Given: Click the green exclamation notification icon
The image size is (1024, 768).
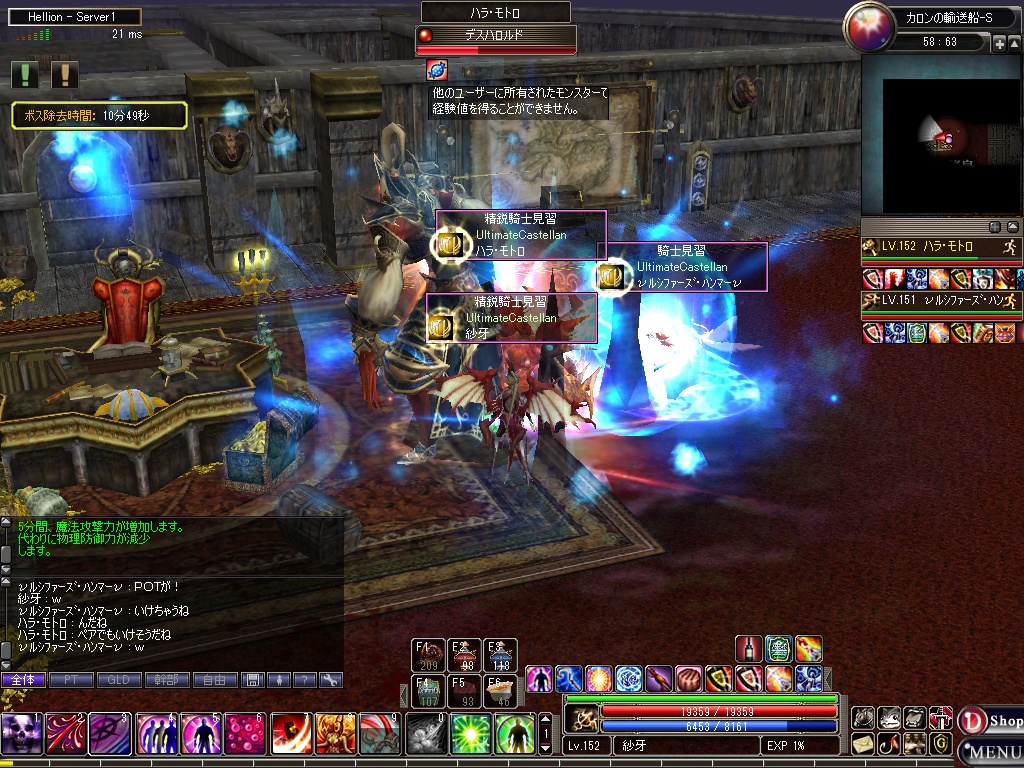Looking at the screenshot, I should (26, 74).
